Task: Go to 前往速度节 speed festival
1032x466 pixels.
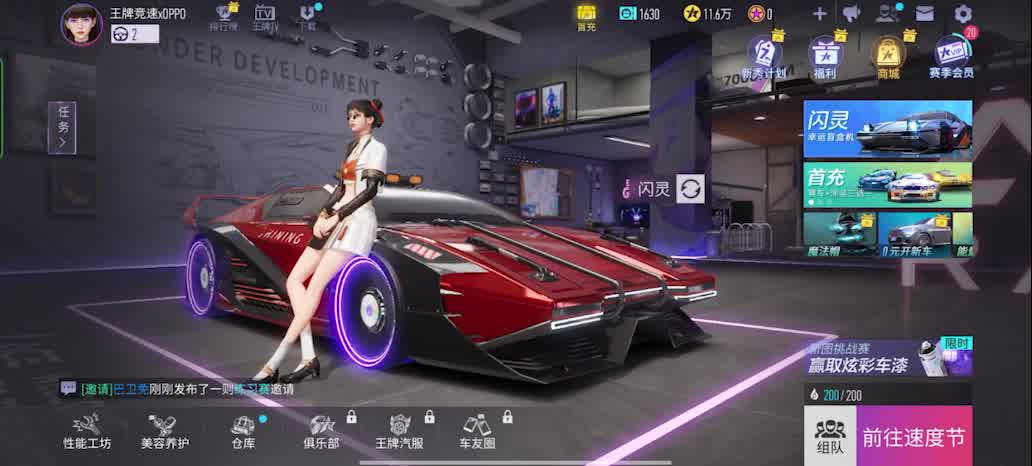Action: (x=914, y=436)
